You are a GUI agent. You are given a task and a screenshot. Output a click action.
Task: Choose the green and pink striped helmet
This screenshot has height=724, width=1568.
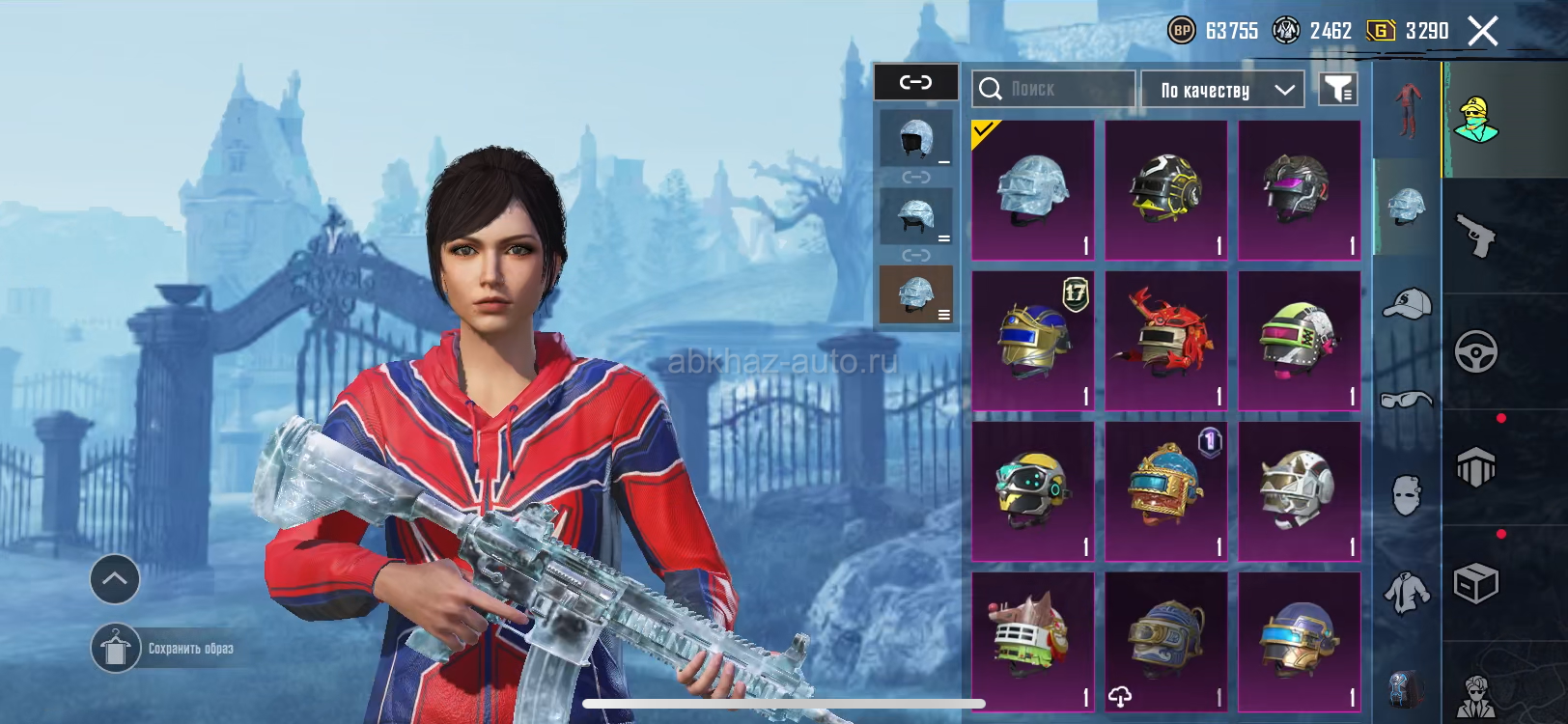pos(1299,341)
